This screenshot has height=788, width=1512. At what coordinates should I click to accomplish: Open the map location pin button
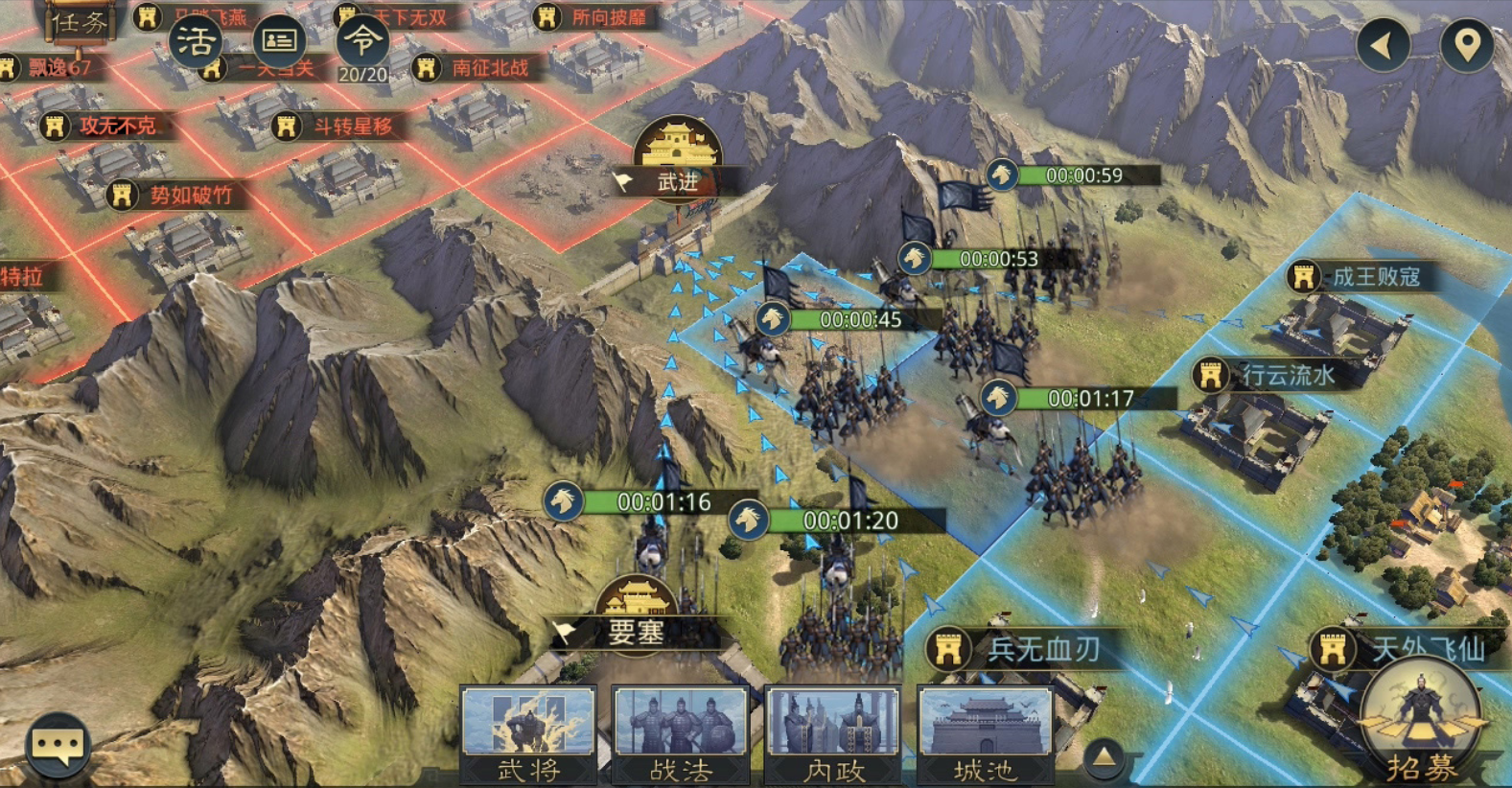tap(1467, 44)
